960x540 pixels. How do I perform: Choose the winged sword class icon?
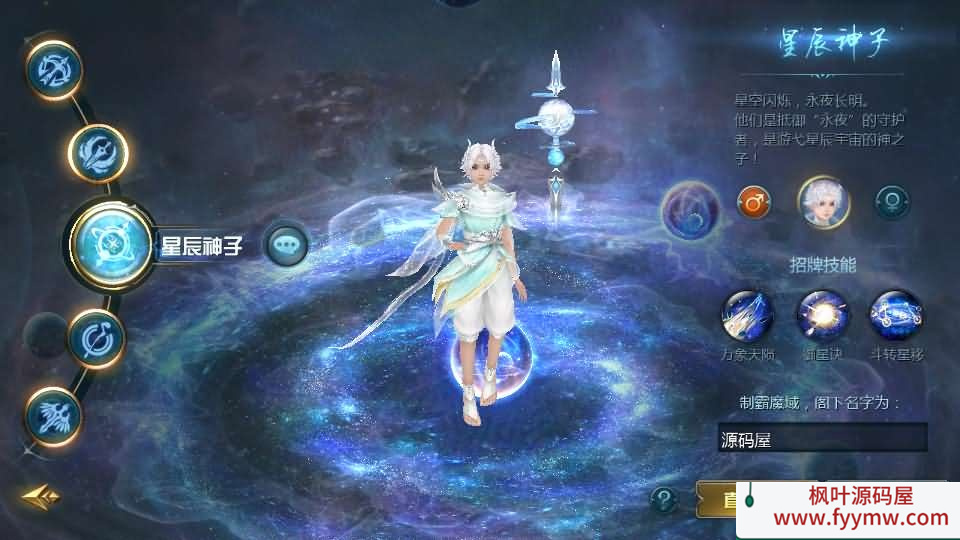tap(53, 413)
